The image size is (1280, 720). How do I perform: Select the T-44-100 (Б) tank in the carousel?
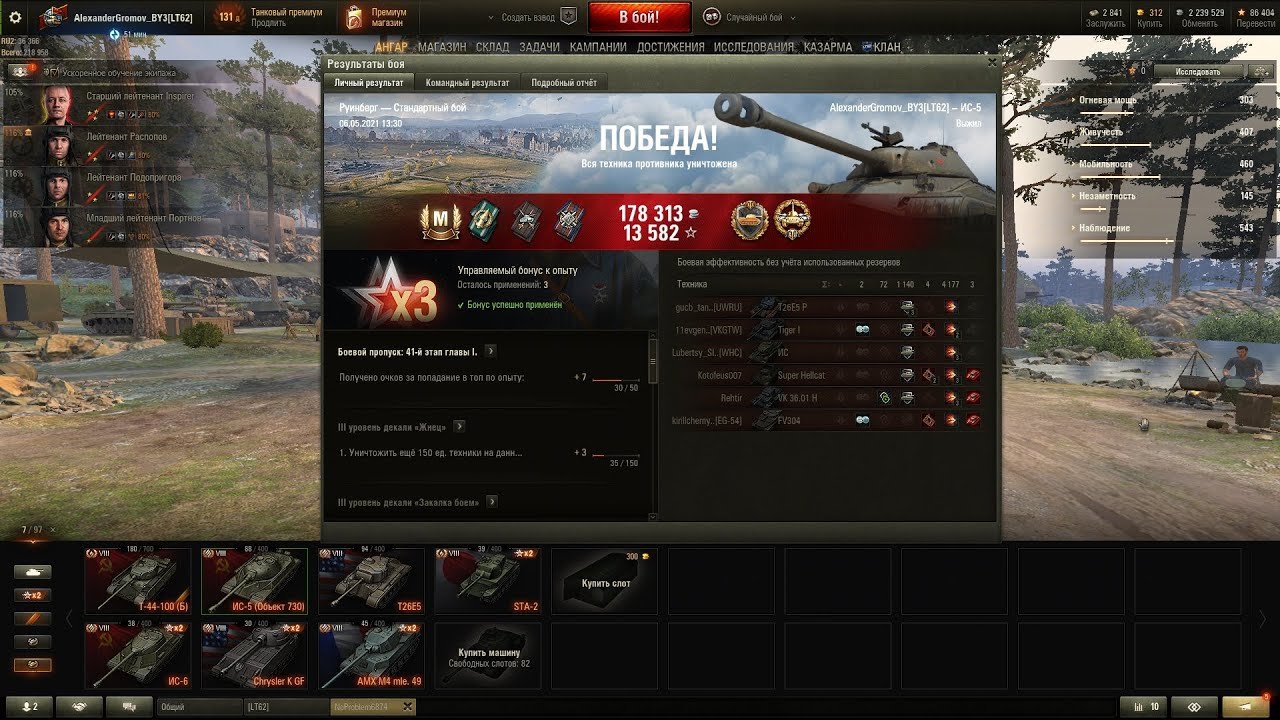click(x=137, y=580)
